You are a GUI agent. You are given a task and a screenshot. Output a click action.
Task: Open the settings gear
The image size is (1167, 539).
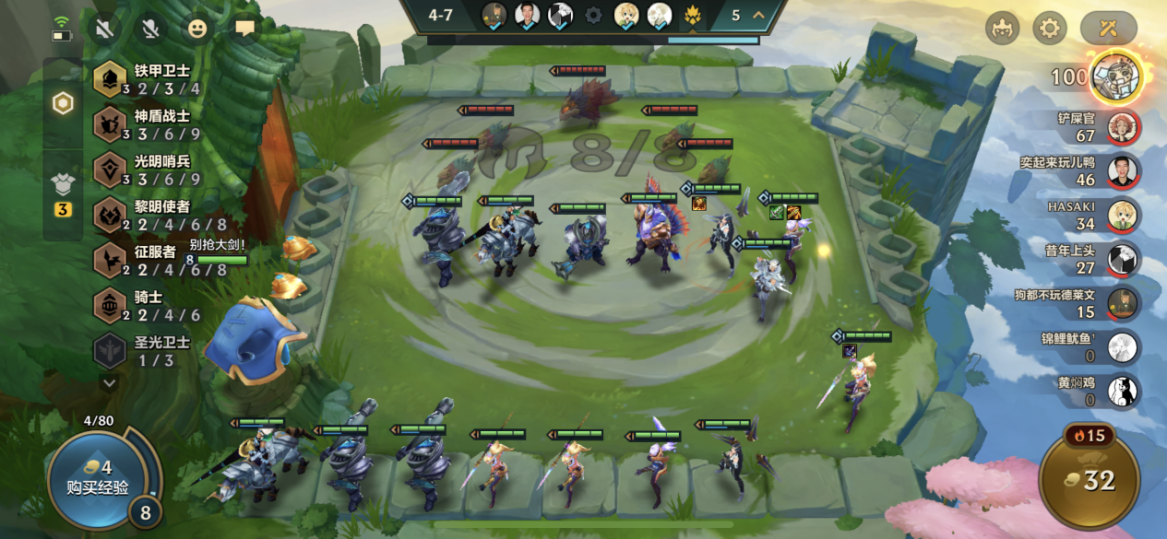click(x=1049, y=28)
